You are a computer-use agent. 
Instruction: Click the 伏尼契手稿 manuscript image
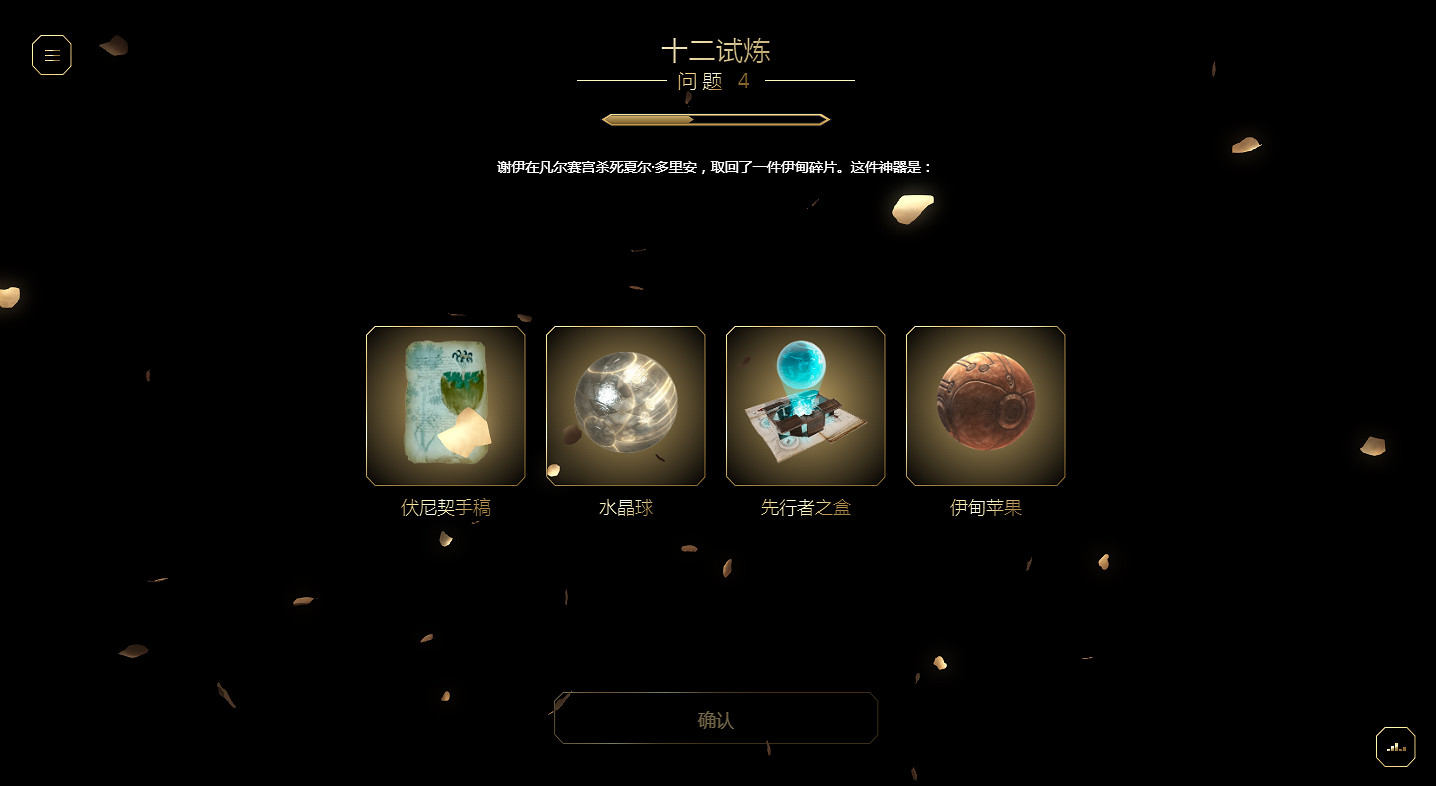(445, 406)
